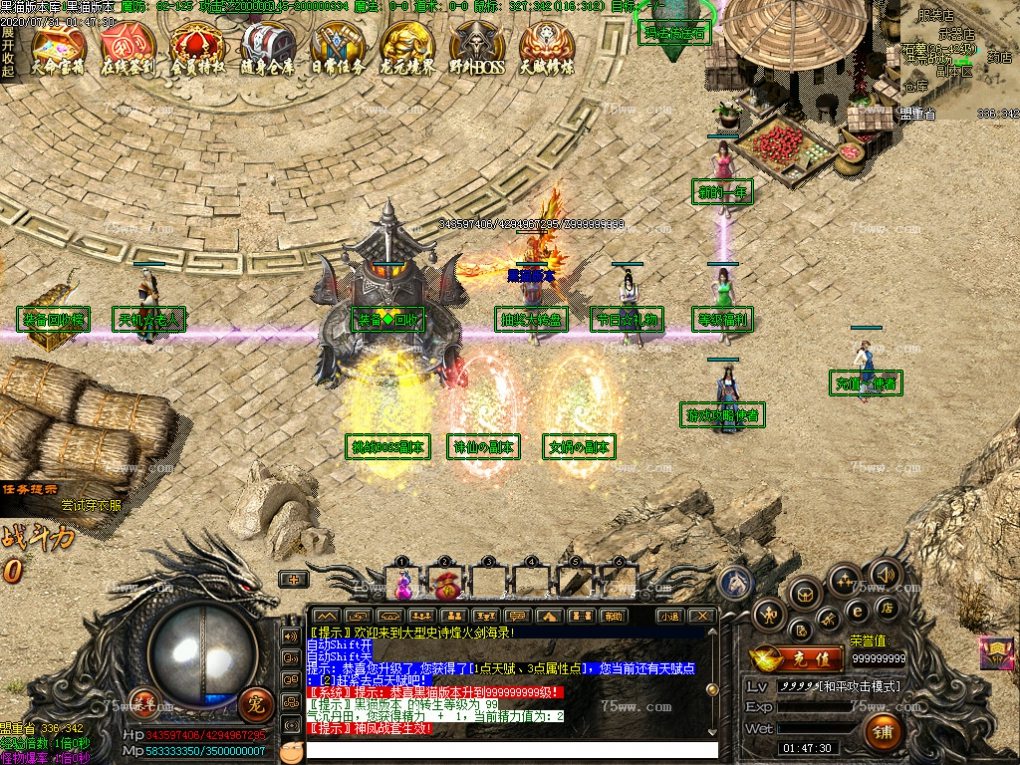Open the 铺 shop round button
Image resolution: width=1020 pixels, height=765 pixels.
[x=883, y=731]
